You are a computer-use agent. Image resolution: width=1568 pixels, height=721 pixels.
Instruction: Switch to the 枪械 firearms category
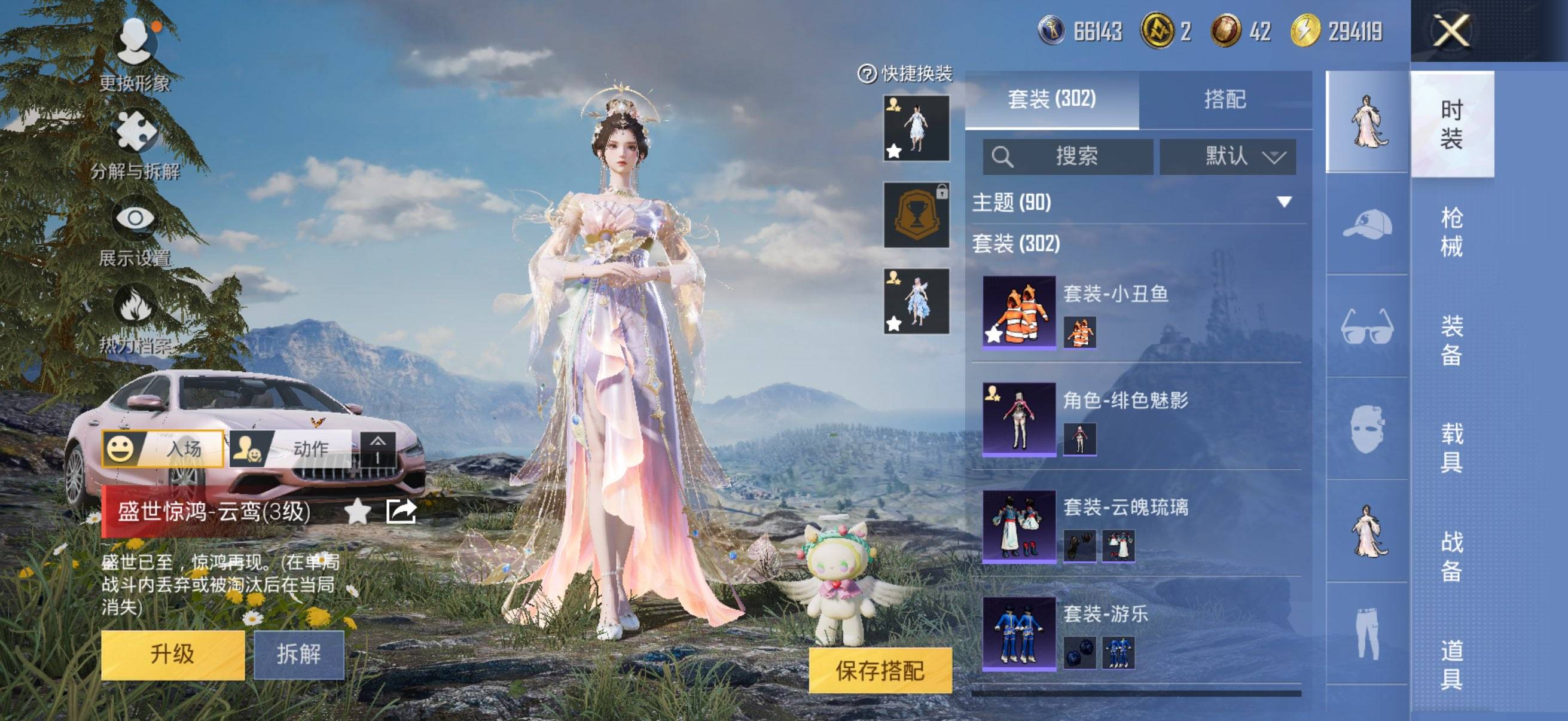click(1452, 232)
